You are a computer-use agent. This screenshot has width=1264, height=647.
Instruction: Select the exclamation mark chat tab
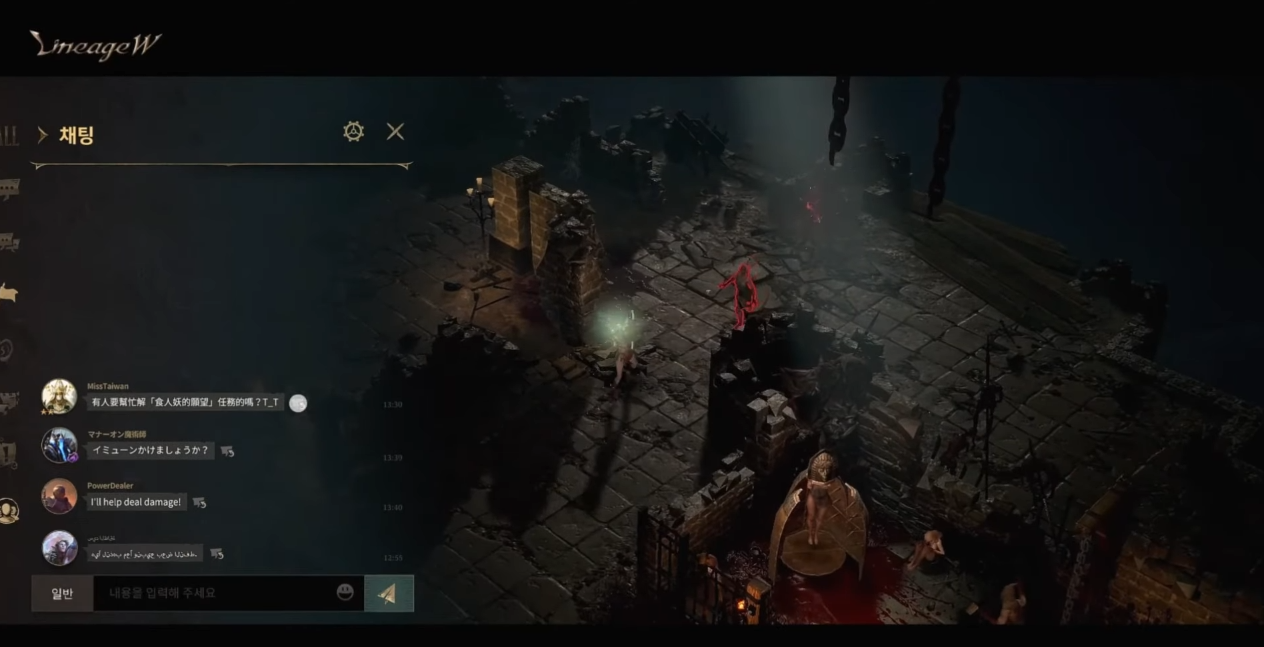(x=9, y=455)
